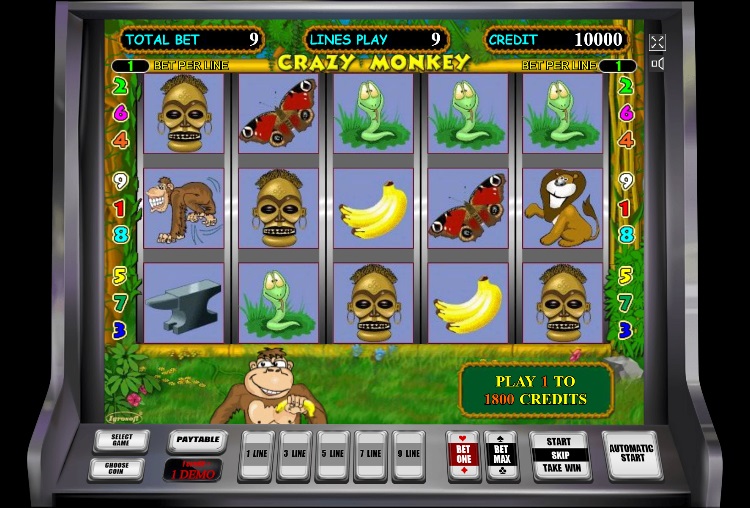Open the Select Game menu
This screenshot has width=750, height=508.
click(121, 440)
